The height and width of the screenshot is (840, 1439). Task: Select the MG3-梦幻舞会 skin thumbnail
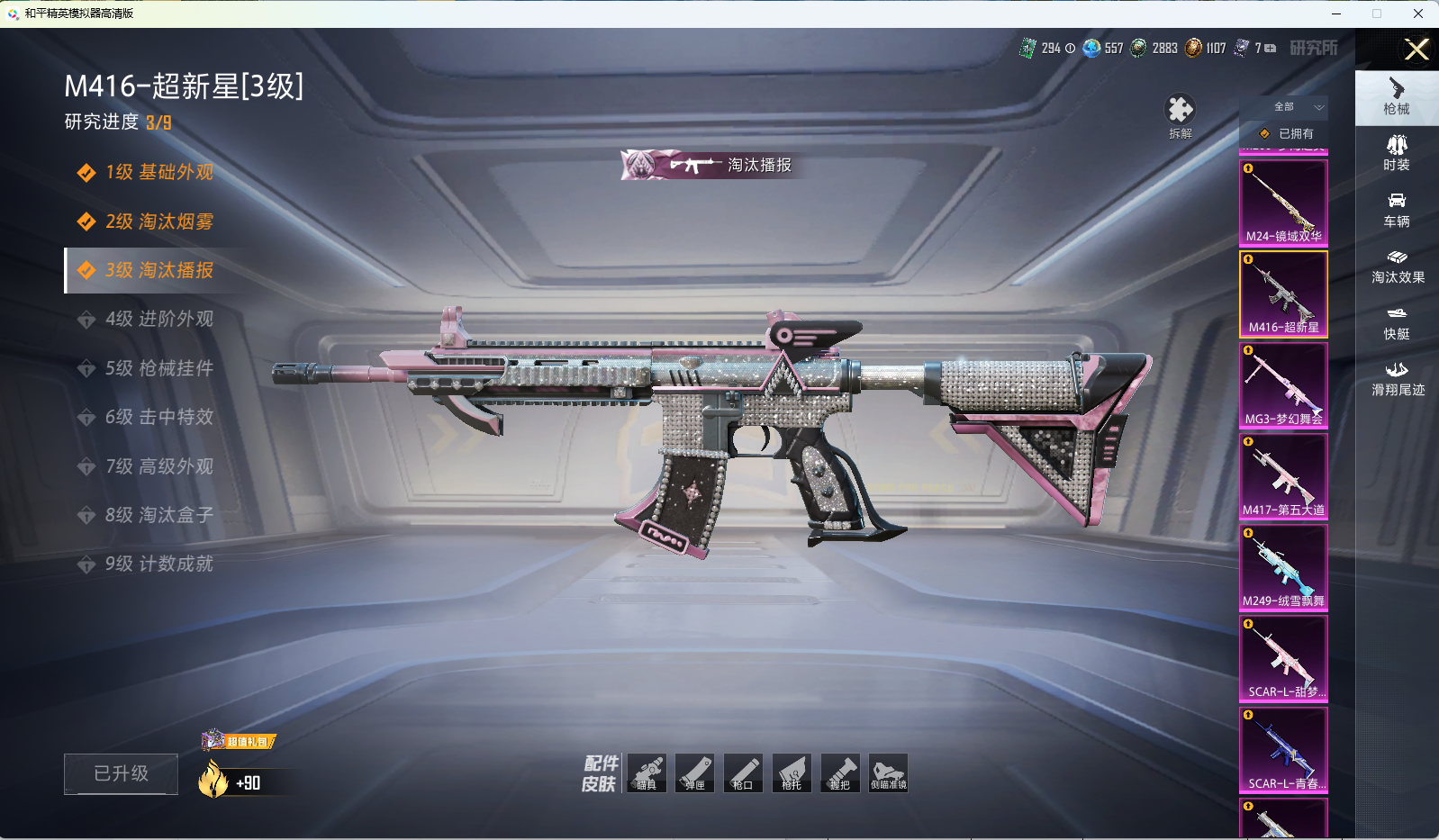(1283, 385)
